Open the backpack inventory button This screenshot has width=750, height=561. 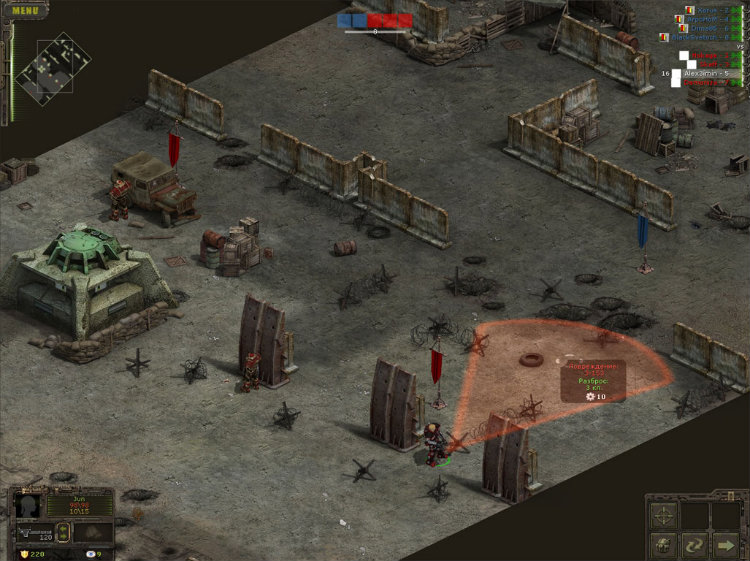663,546
